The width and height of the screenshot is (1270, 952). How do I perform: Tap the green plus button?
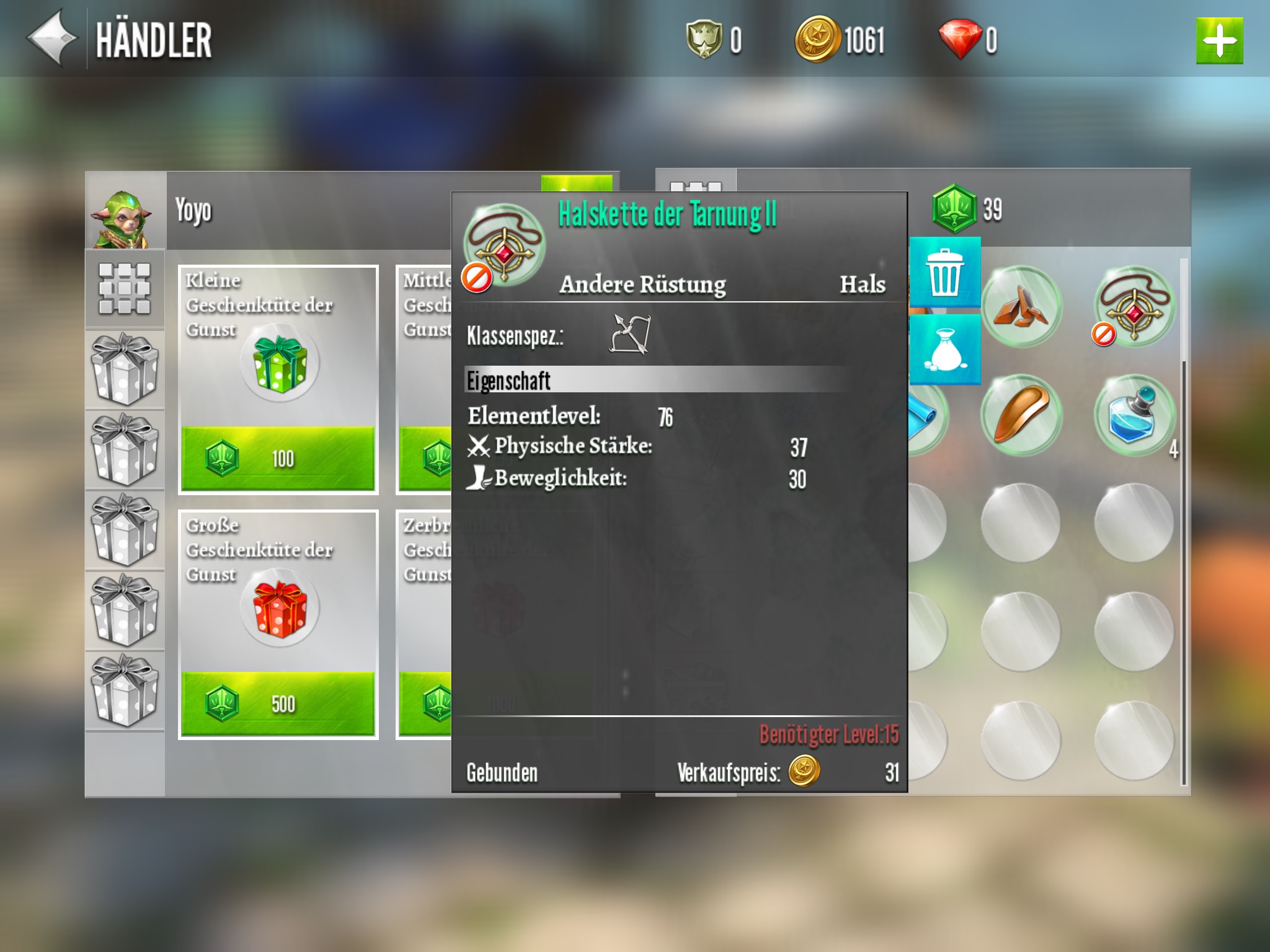point(1219,41)
